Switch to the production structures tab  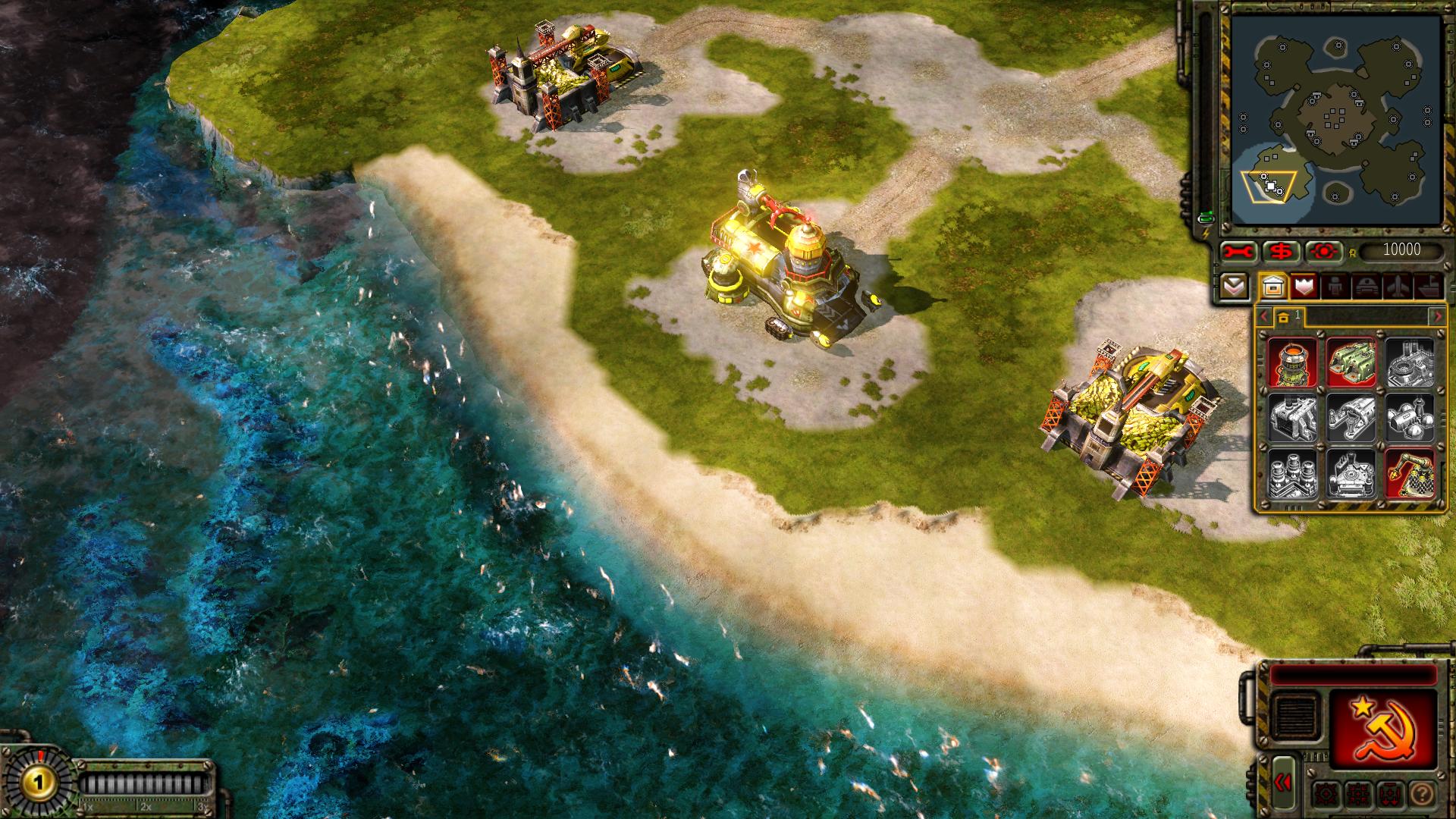[x=1273, y=287]
